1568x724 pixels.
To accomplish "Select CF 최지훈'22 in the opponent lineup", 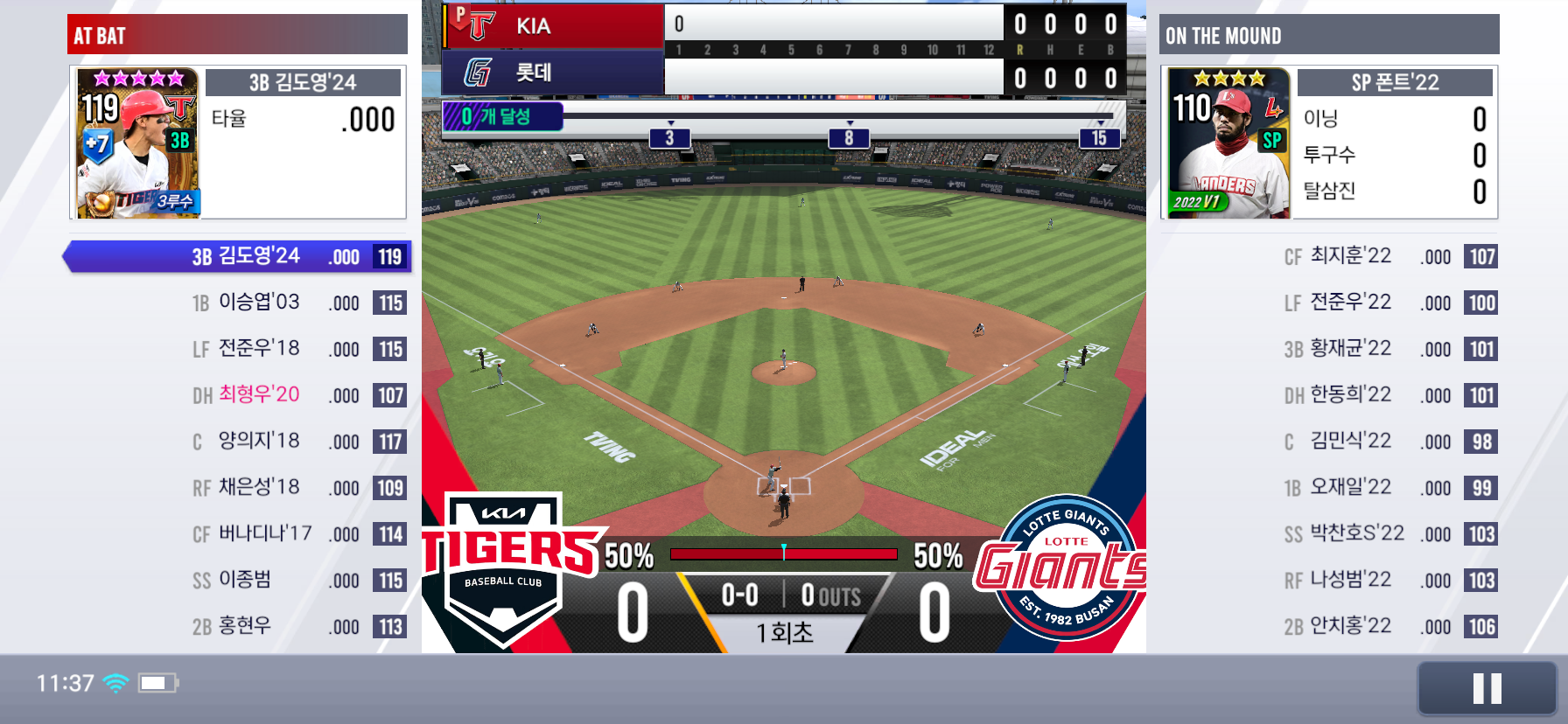I will point(1389,256).
